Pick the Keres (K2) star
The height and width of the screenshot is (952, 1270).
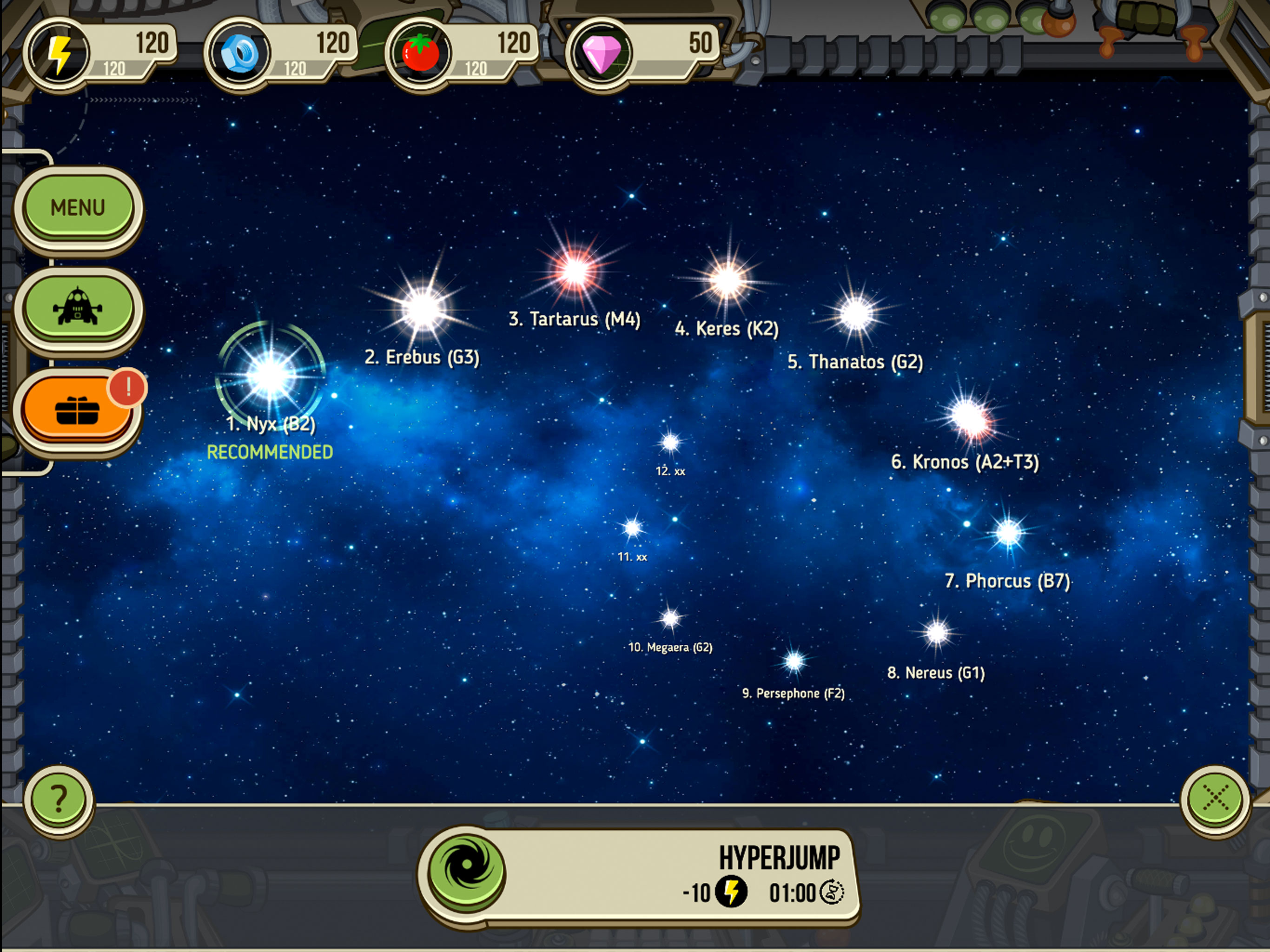click(728, 281)
